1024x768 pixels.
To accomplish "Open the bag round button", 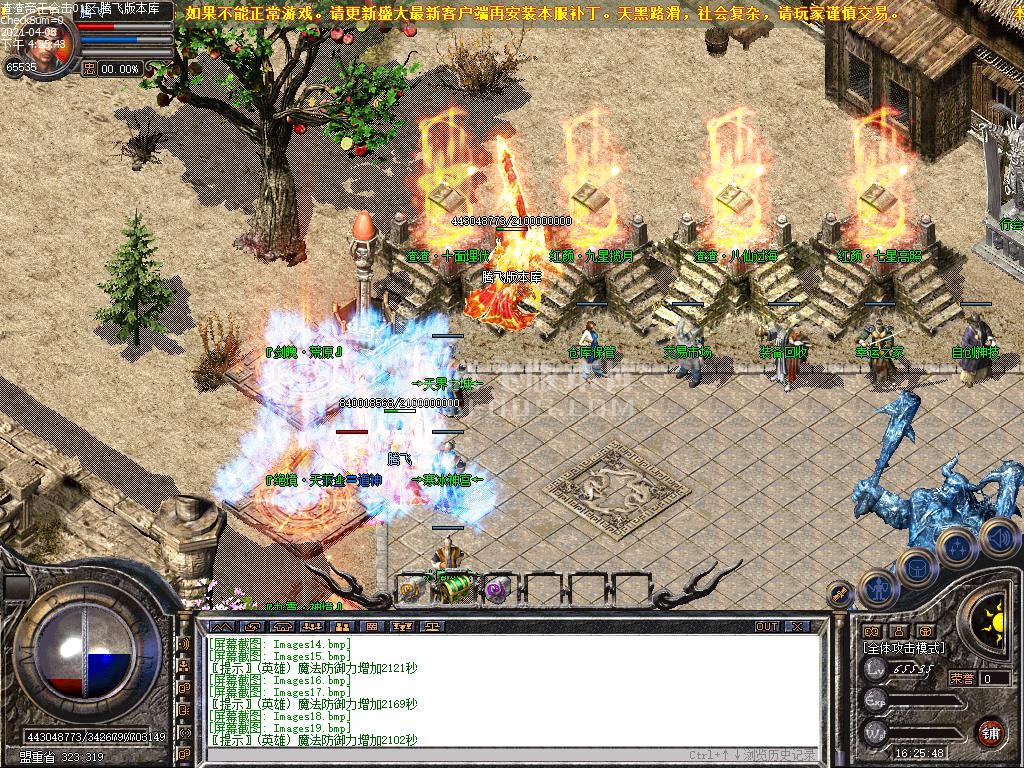I will click(x=916, y=568).
